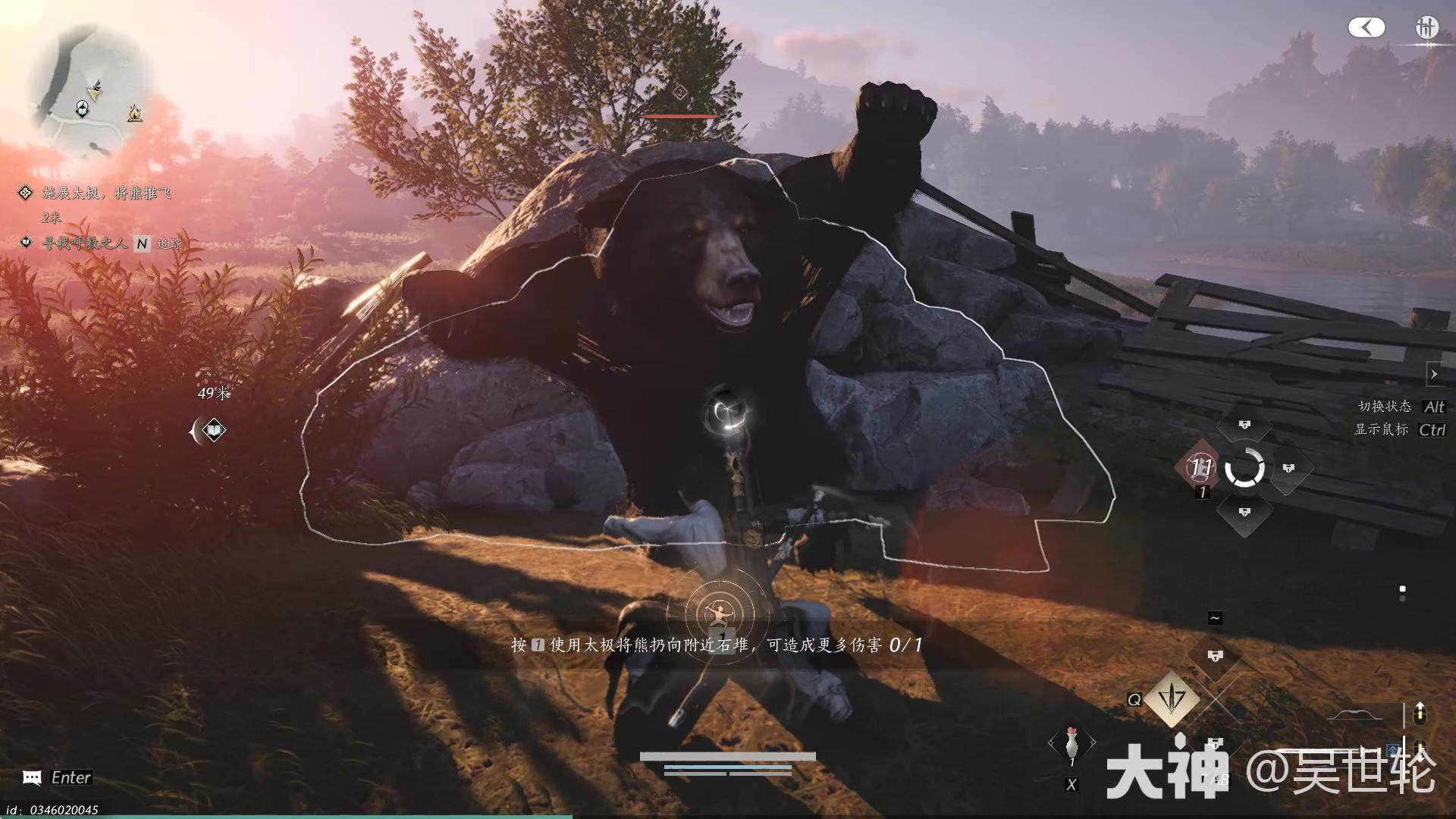Select the campfire marker on the minimap

pos(135,114)
